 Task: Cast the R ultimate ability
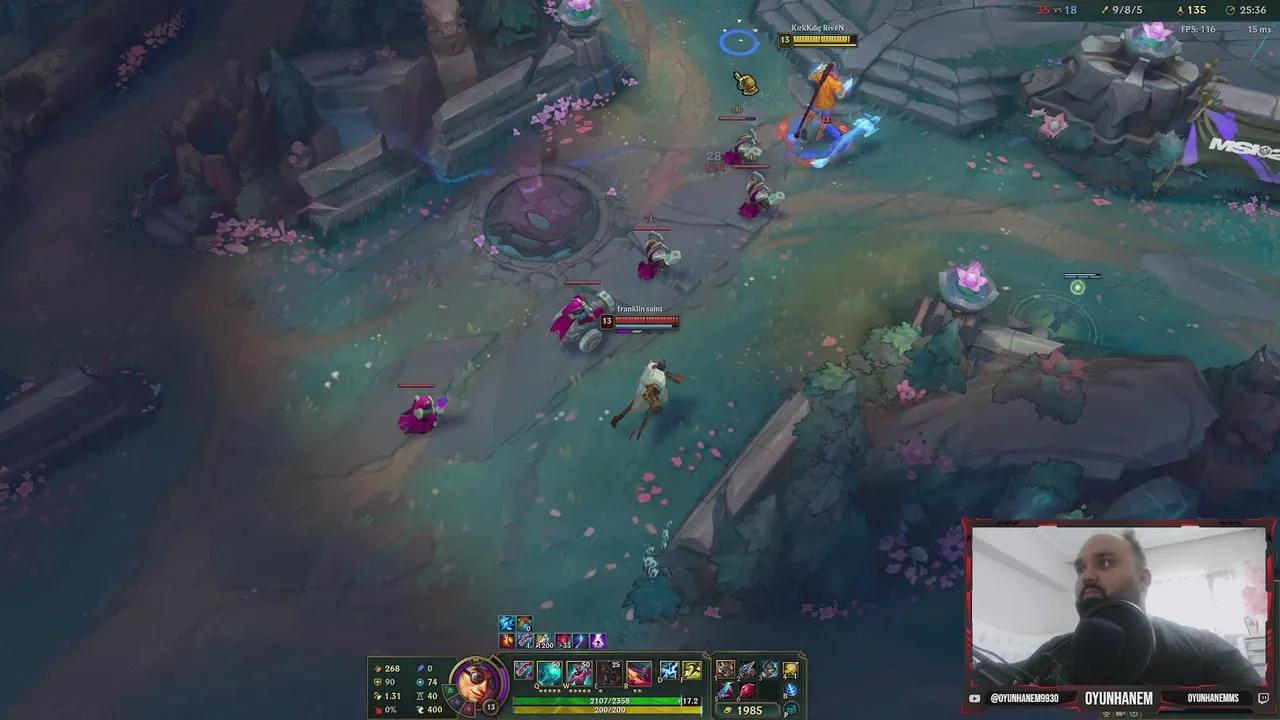637,673
